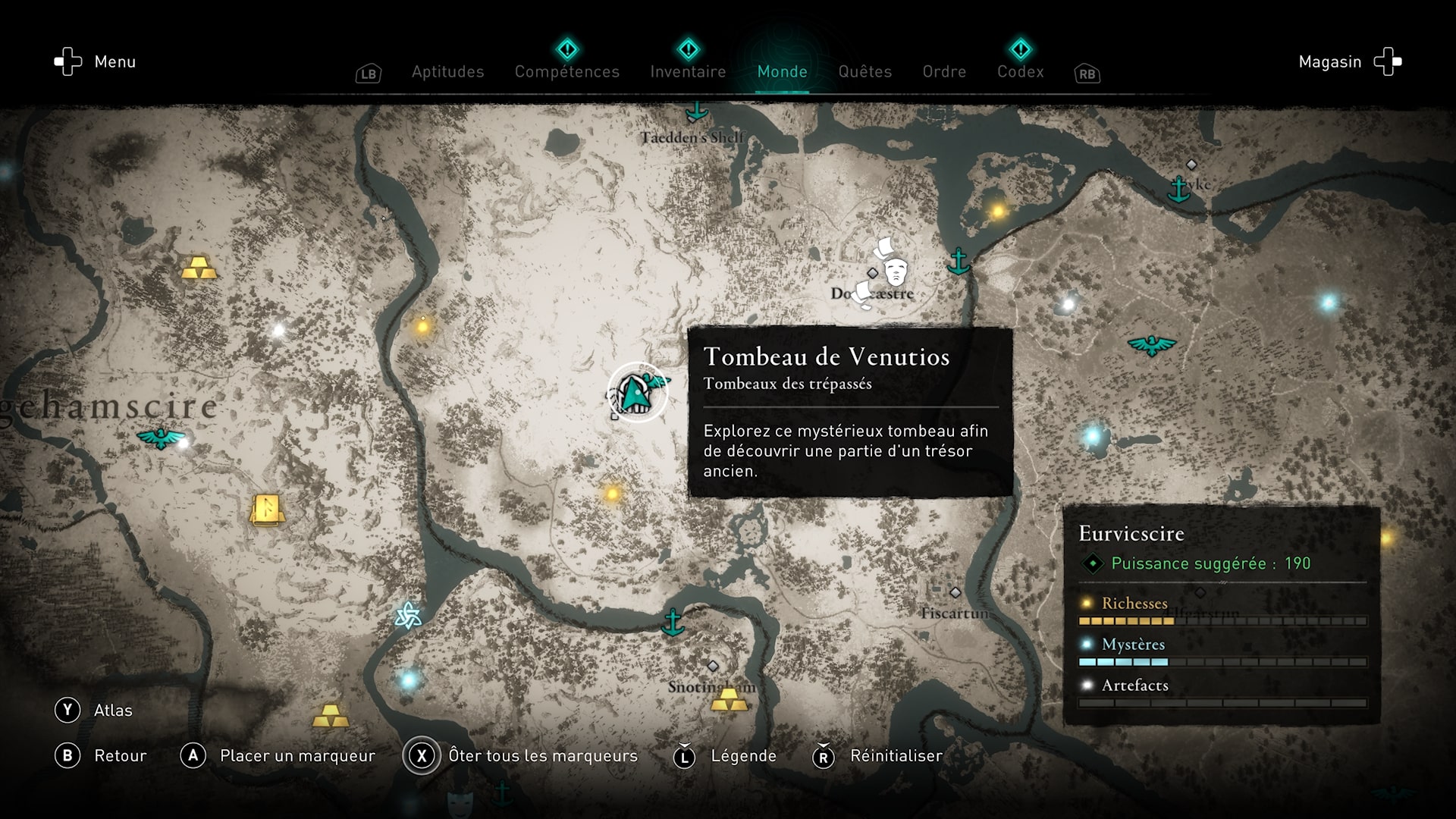Select Ôter tous les marqueurs
The image size is (1456, 819).
coord(521,755)
